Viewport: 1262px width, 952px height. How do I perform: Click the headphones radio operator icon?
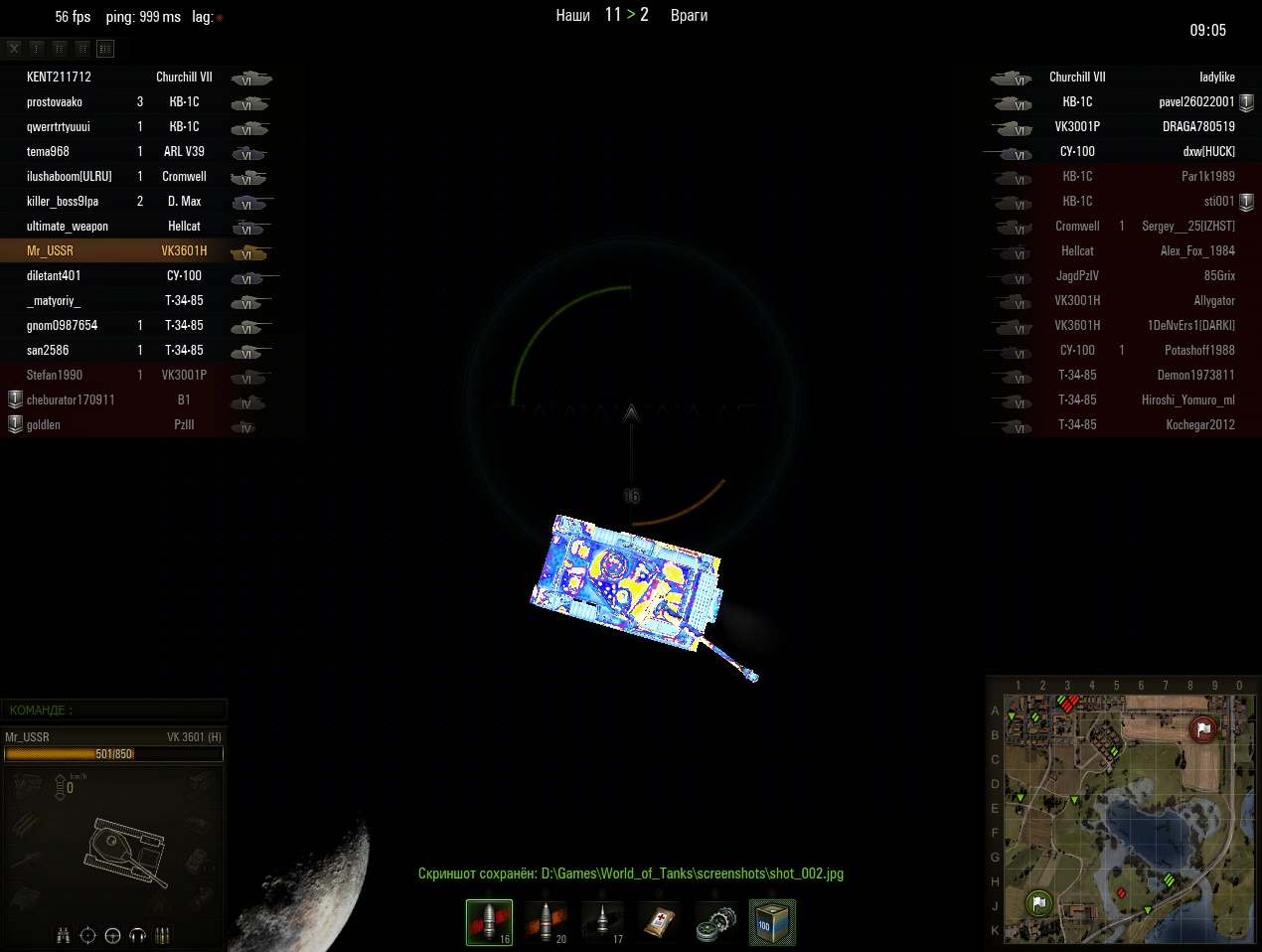pos(137,935)
